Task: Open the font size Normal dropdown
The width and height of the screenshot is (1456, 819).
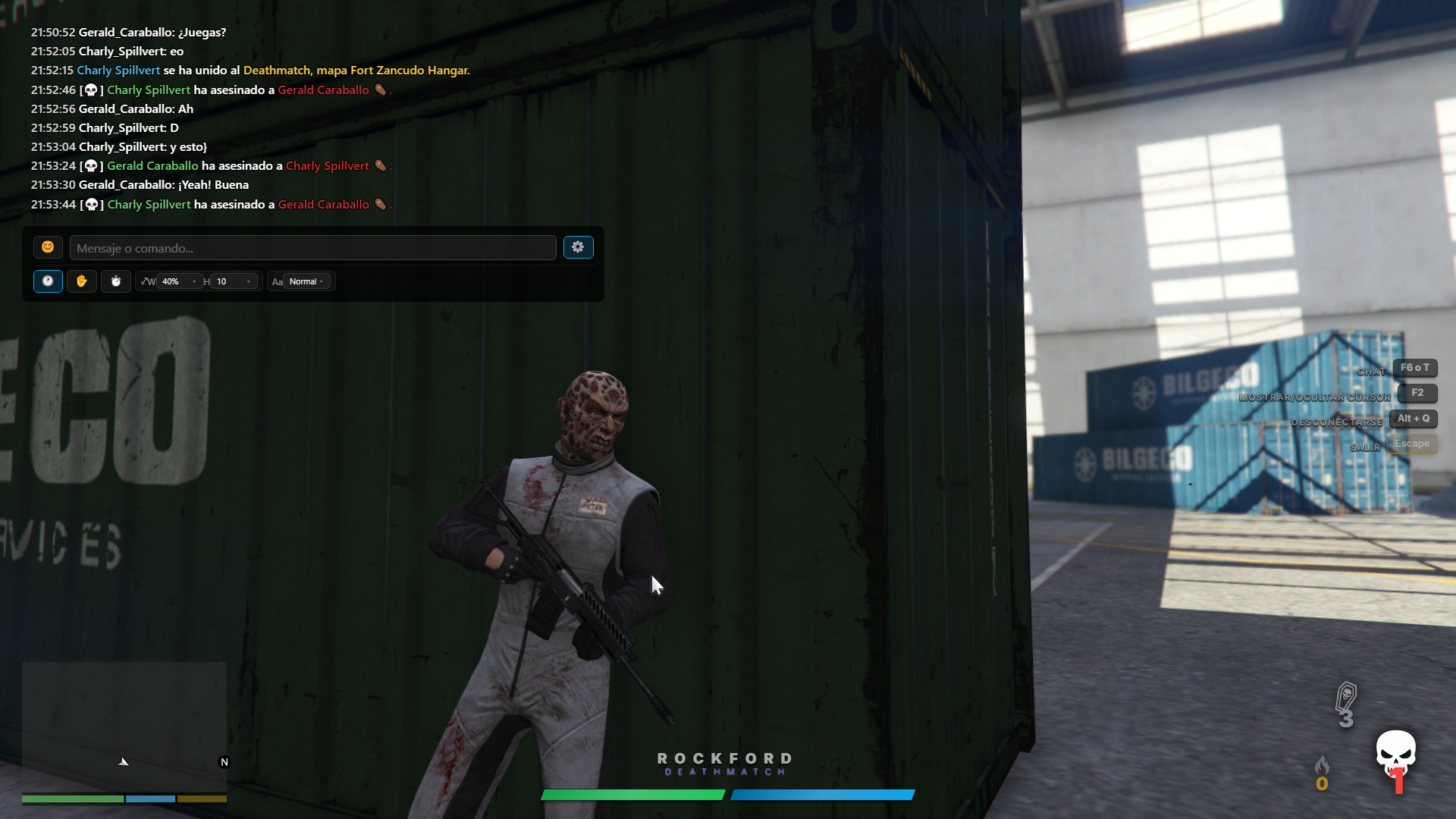Action: point(306,281)
